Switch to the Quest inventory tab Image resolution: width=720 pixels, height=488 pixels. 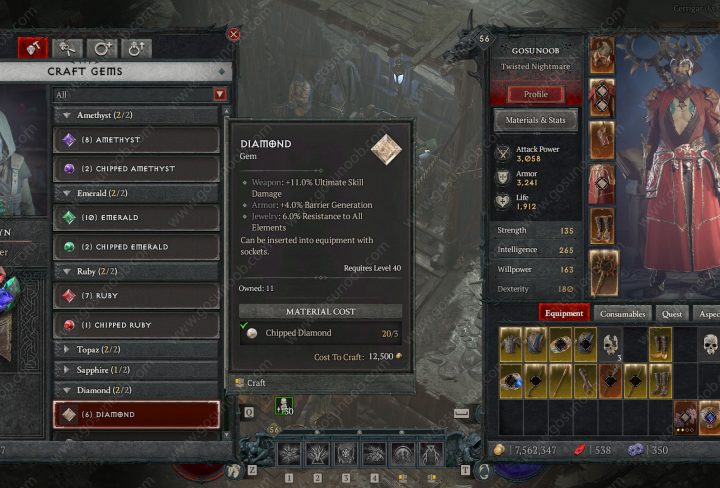[x=672, y=313]
